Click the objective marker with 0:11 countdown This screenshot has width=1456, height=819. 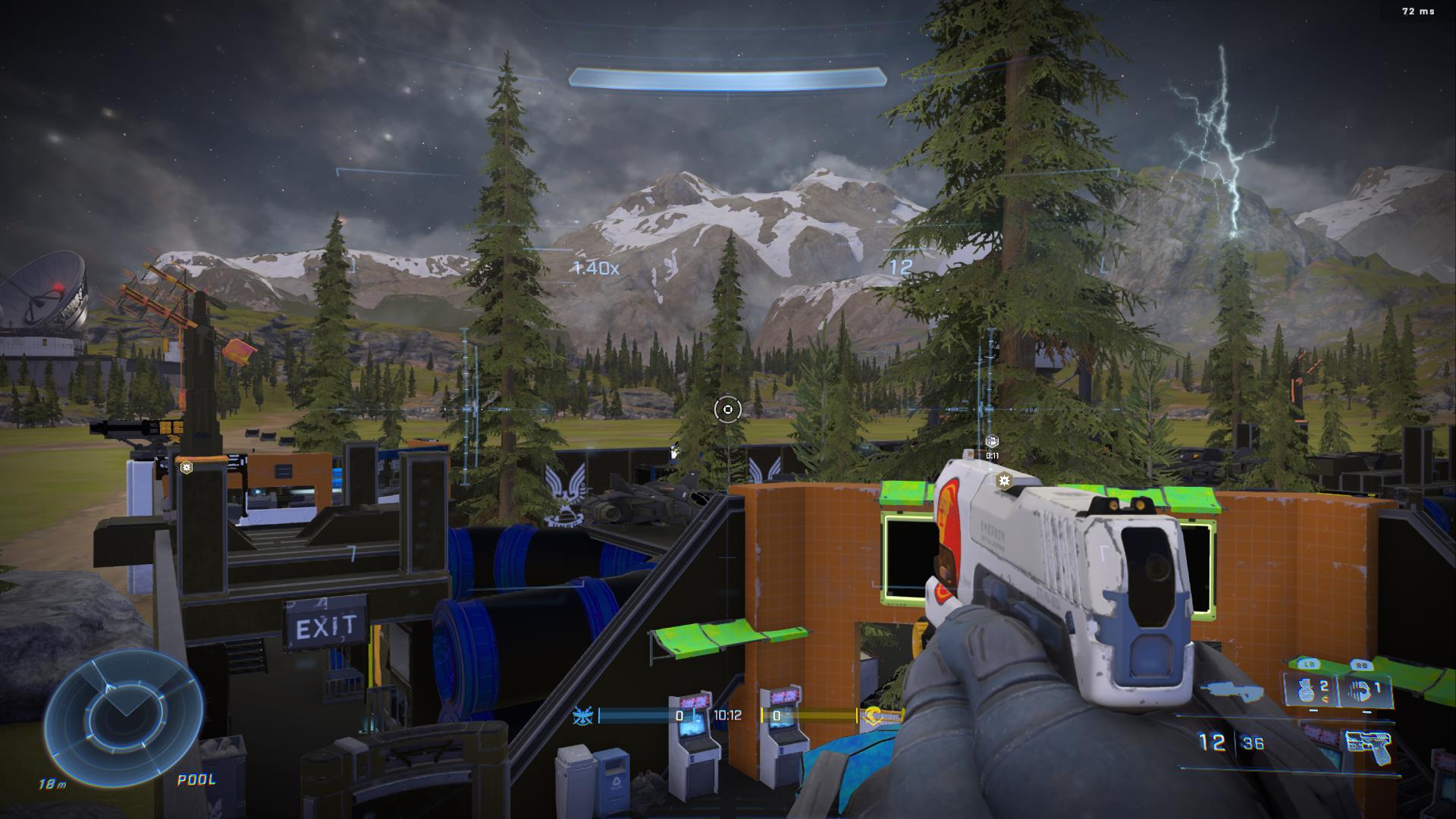(x=991, y=442)
